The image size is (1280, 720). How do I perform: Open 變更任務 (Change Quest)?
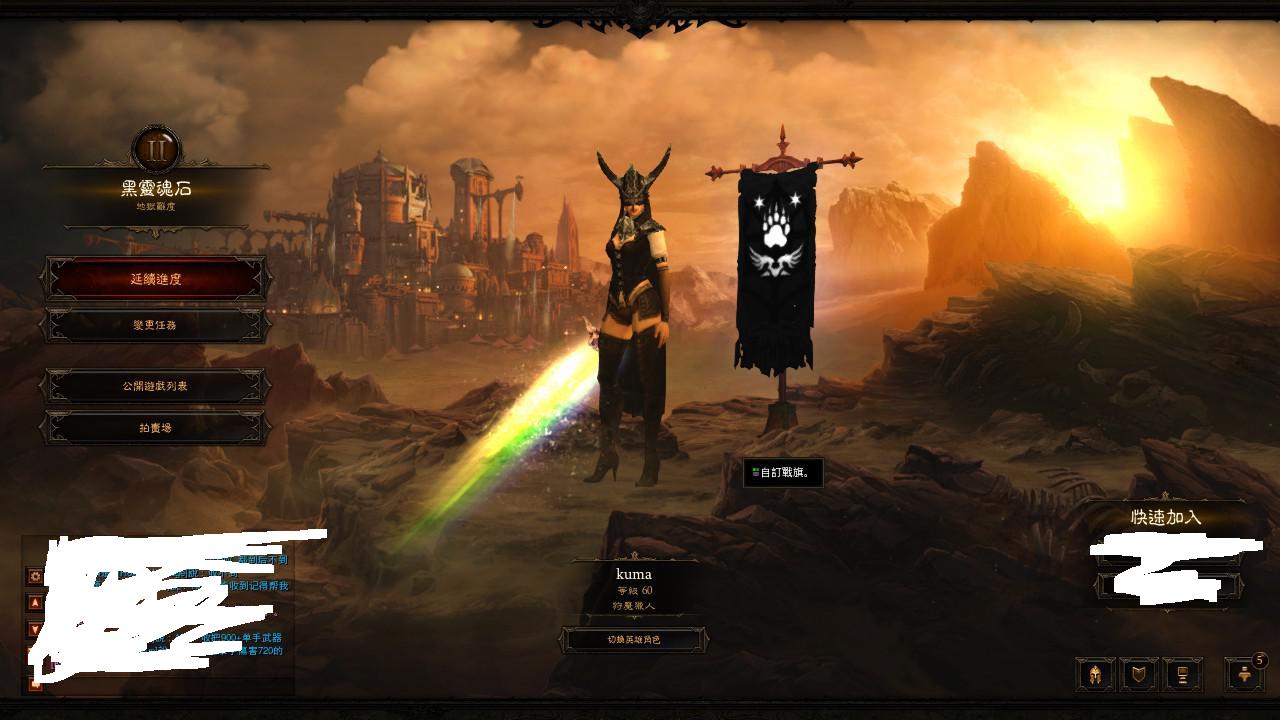pos(156,325)
